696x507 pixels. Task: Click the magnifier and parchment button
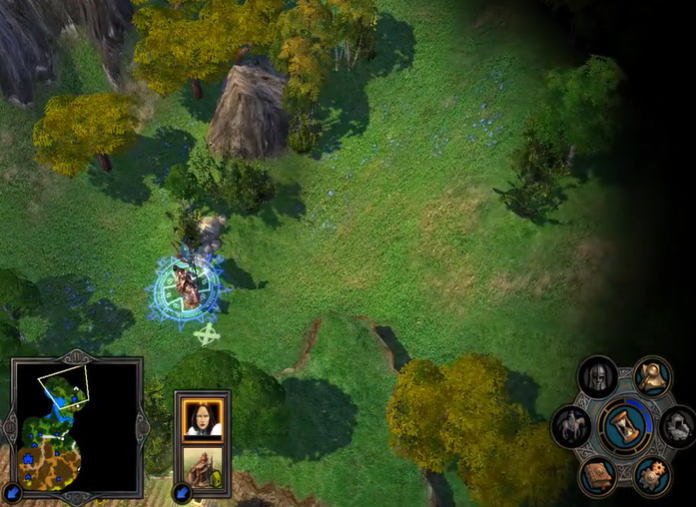[653, 377]
